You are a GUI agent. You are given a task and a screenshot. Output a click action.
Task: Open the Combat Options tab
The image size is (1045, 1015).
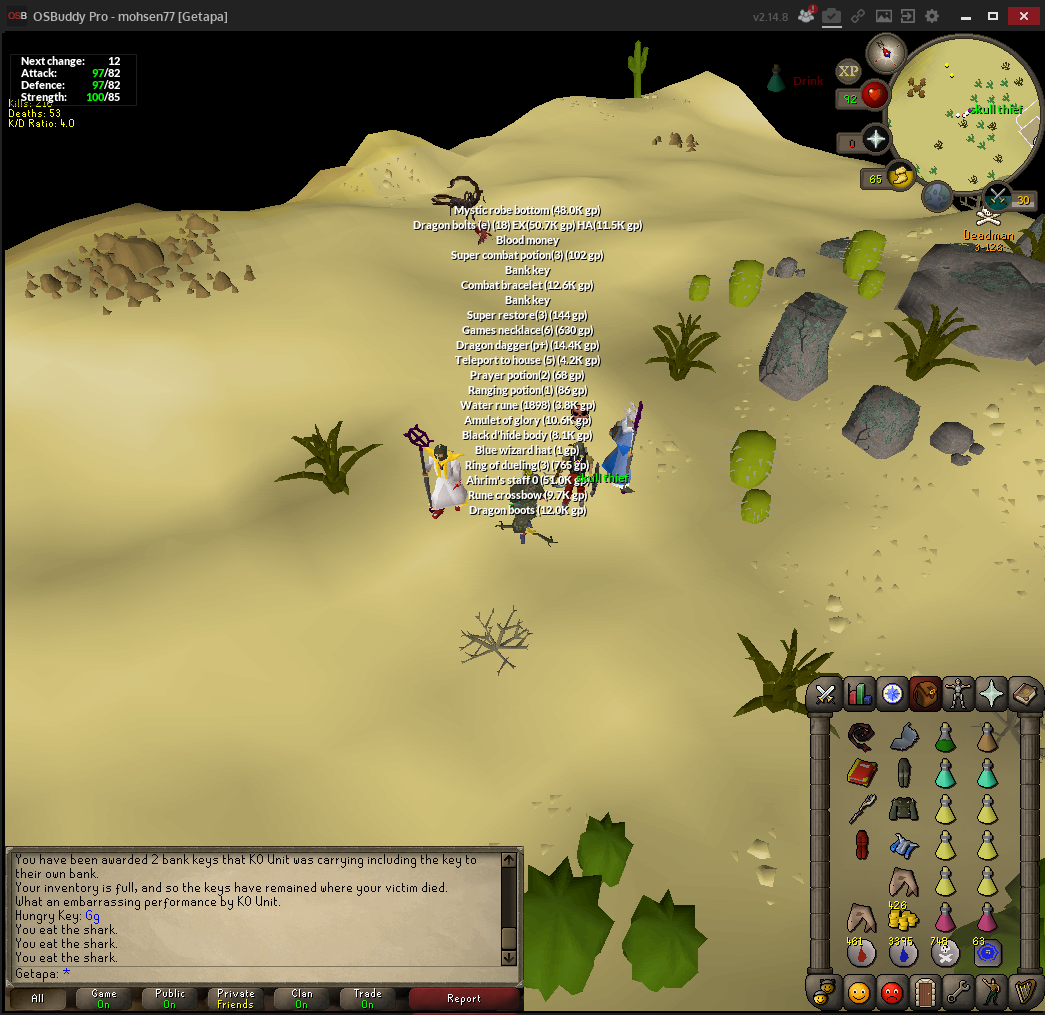[825, 693]
